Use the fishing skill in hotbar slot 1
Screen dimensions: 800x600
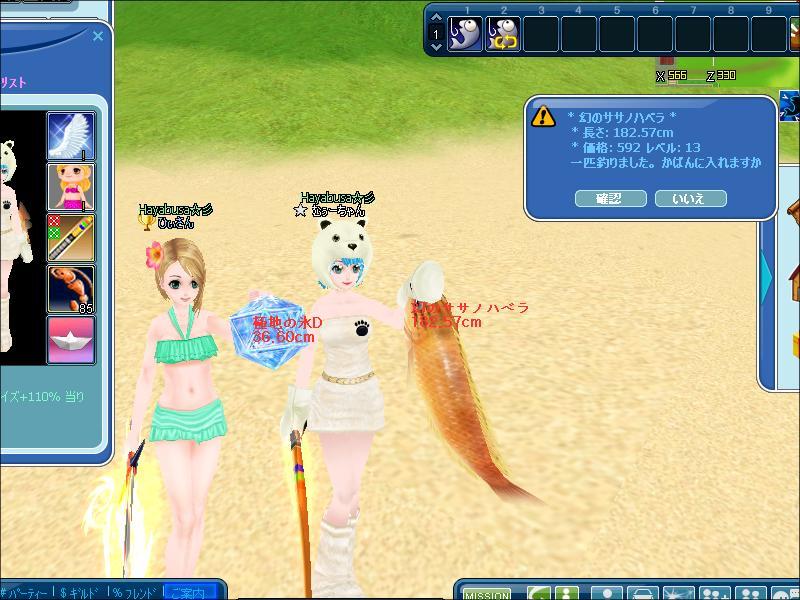point(465,34)
